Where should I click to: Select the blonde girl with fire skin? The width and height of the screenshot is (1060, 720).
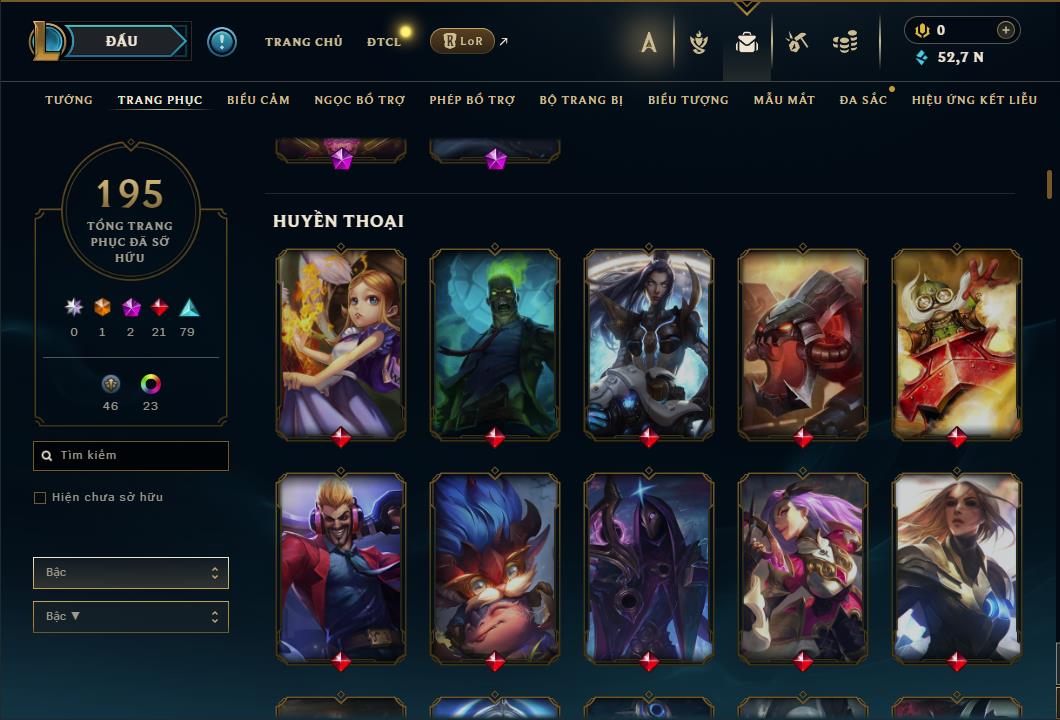coord(341,343)
